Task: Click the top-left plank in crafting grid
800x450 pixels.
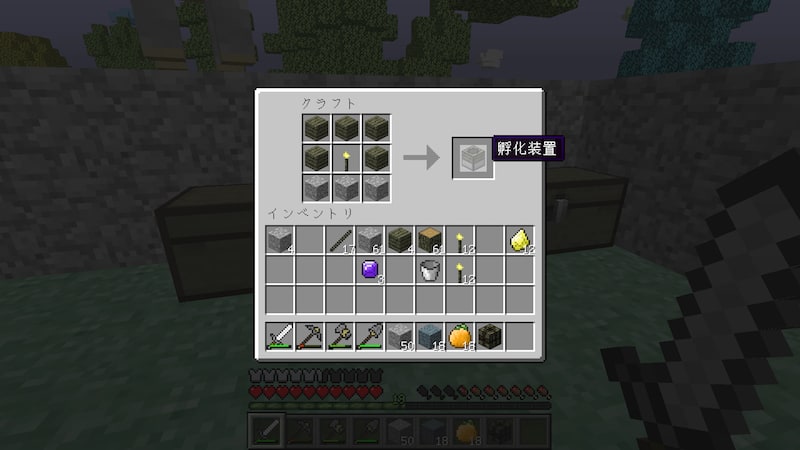Action: click(x=316, y=127)
